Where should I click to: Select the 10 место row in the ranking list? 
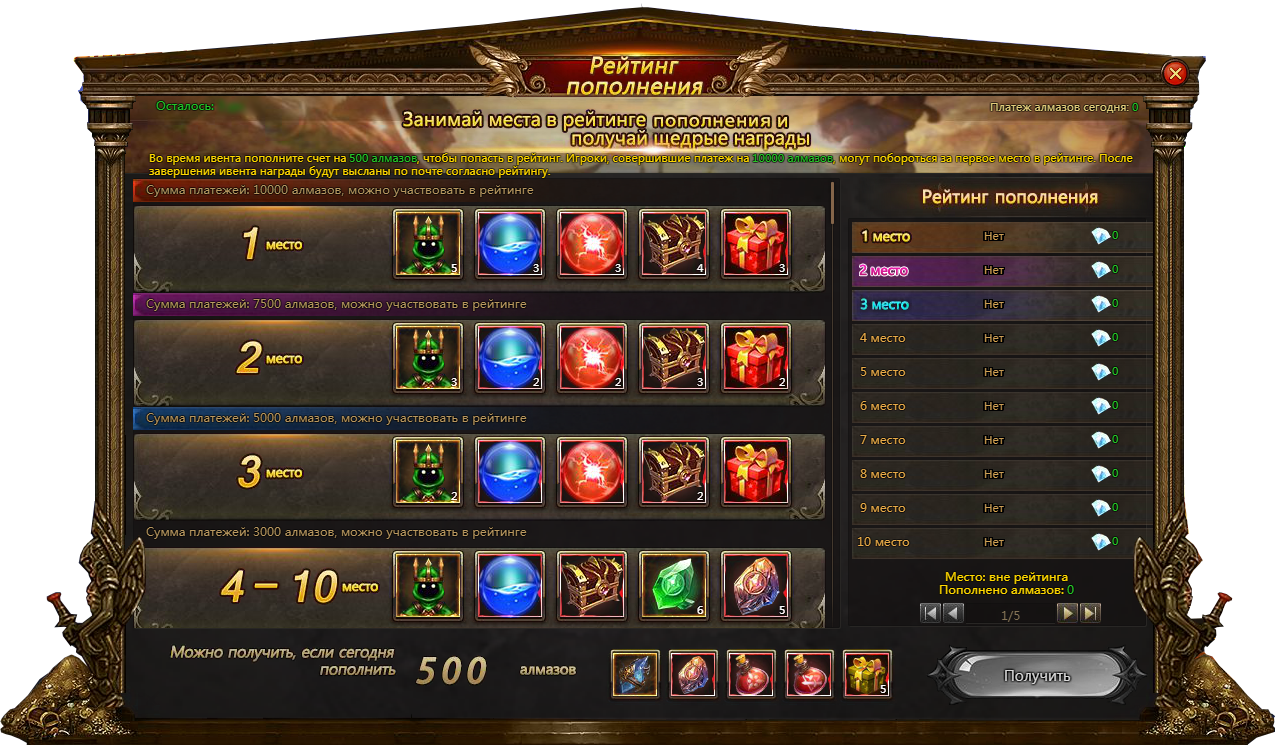[1000, 542]
